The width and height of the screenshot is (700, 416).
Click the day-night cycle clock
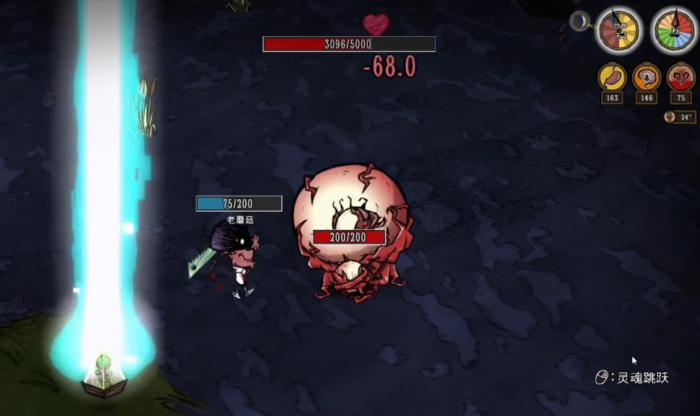(x=619, y=30)
